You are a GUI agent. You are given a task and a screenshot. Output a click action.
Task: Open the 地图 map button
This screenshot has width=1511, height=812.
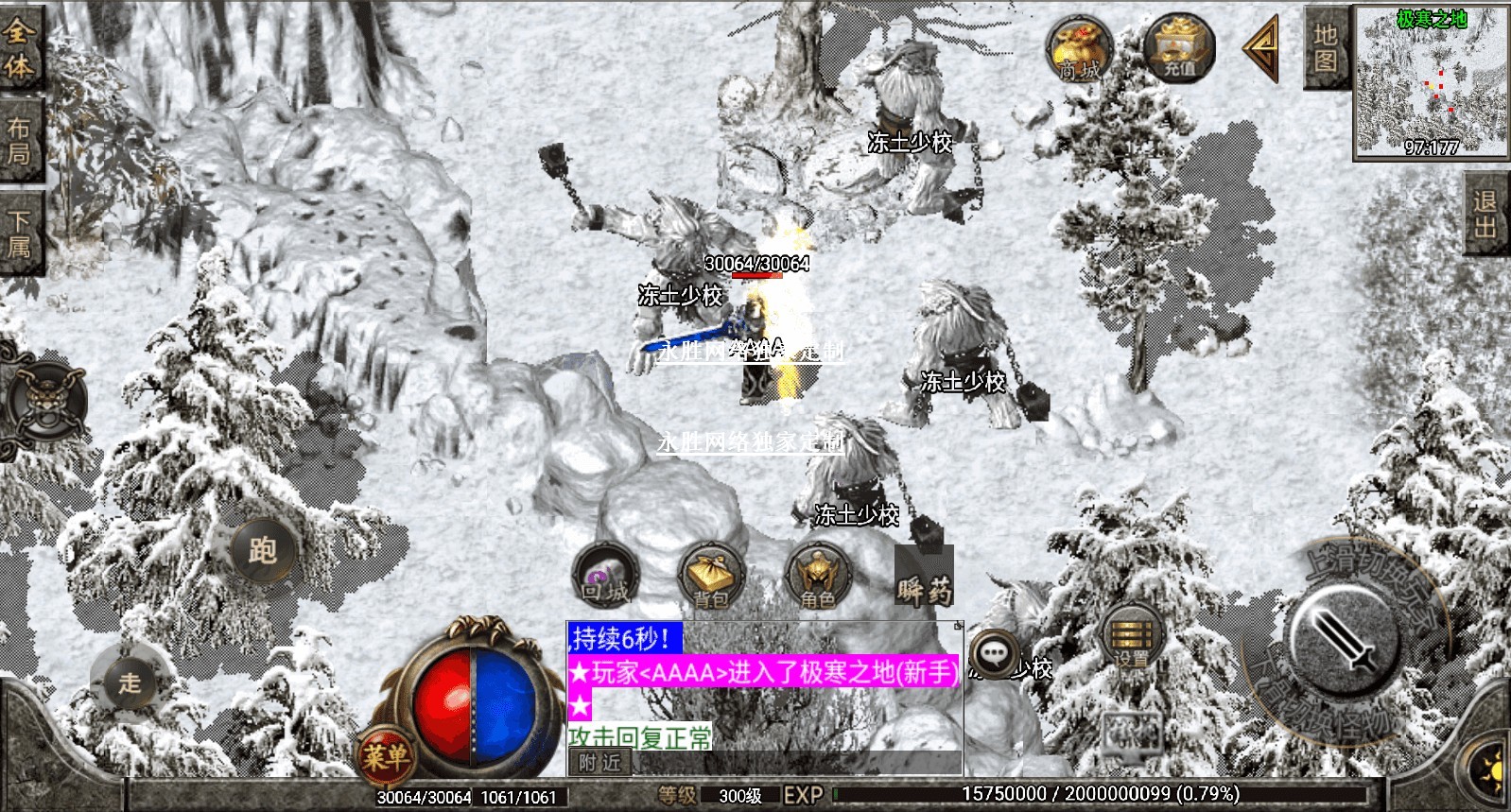tap(1325, 47)
